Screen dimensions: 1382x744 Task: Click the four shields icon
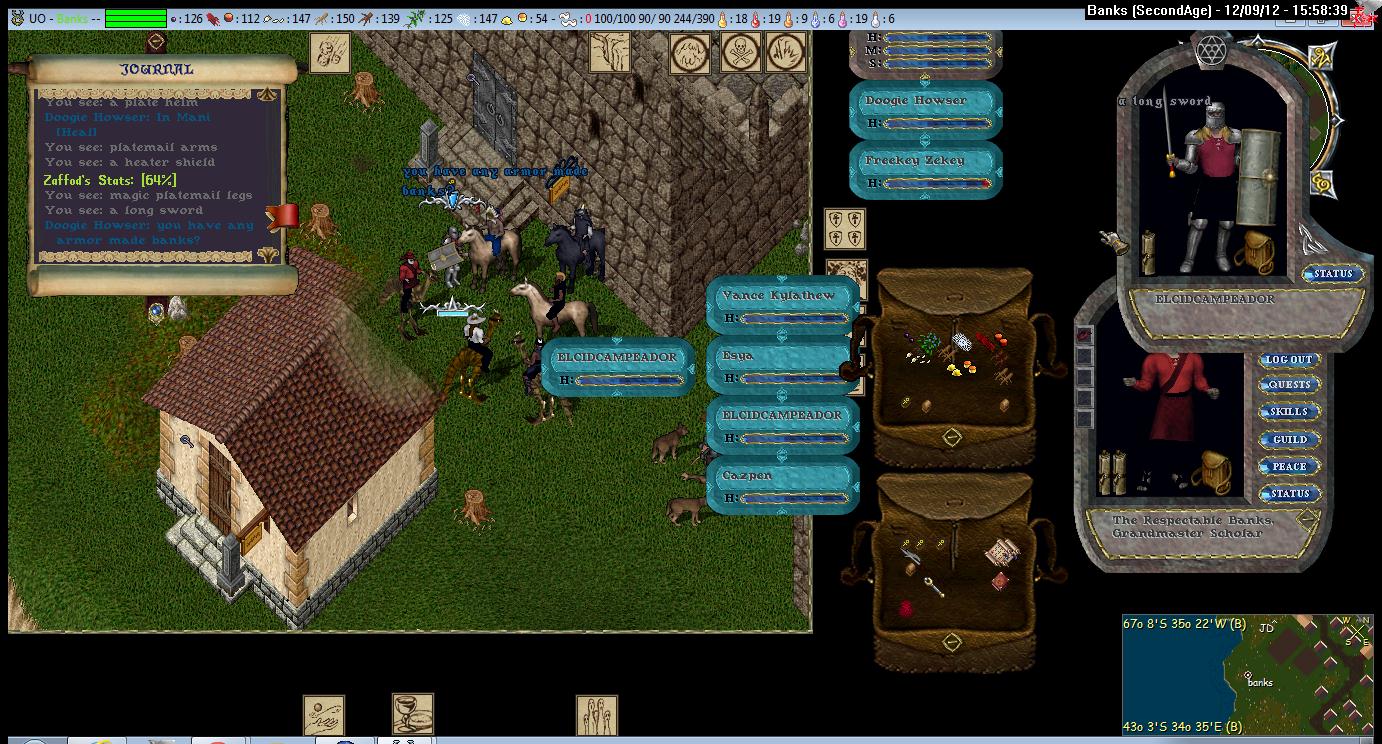point(844,229)
